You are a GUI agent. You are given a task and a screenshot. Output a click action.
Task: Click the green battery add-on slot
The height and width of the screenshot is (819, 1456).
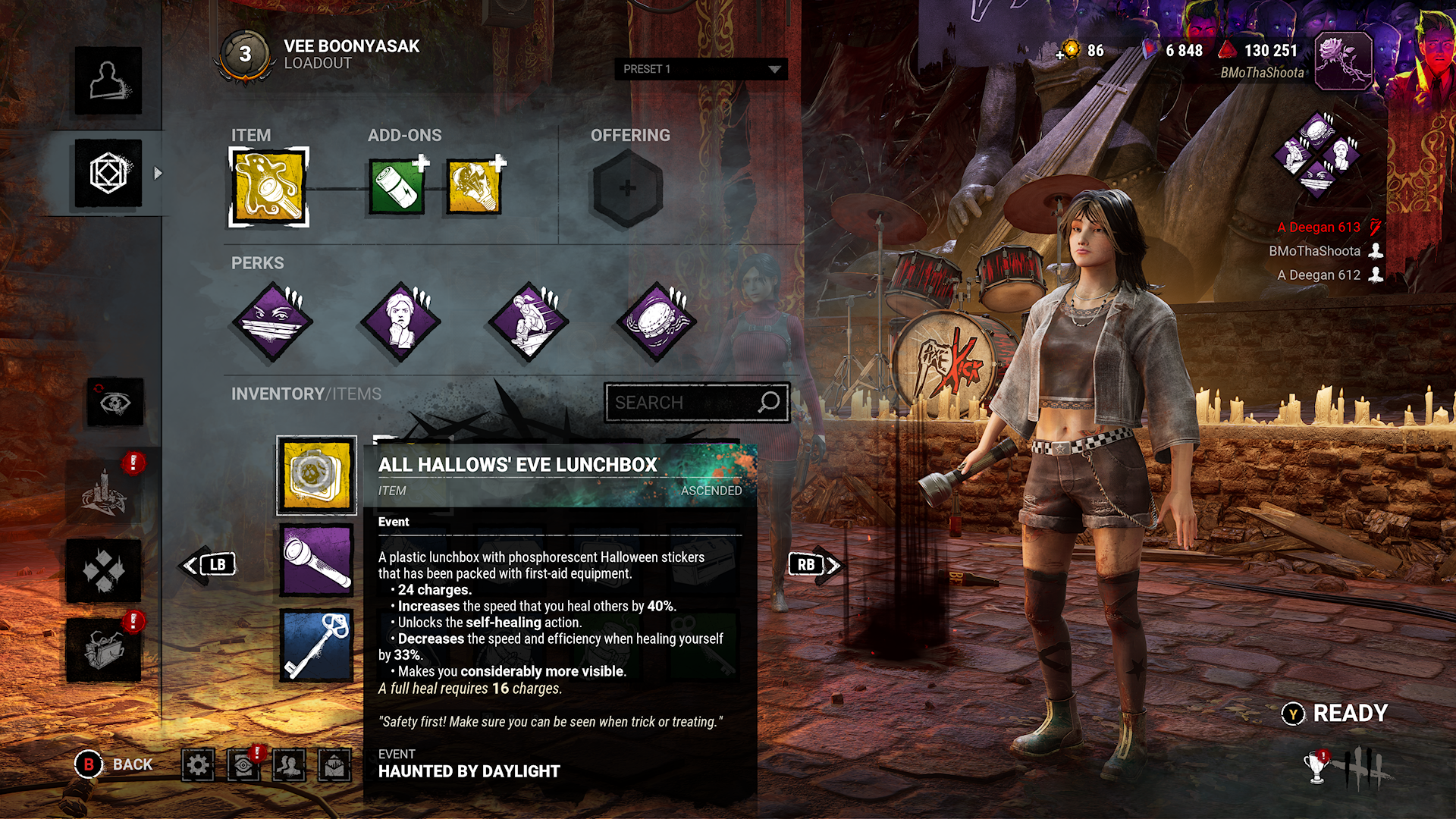tap(397, 187)
